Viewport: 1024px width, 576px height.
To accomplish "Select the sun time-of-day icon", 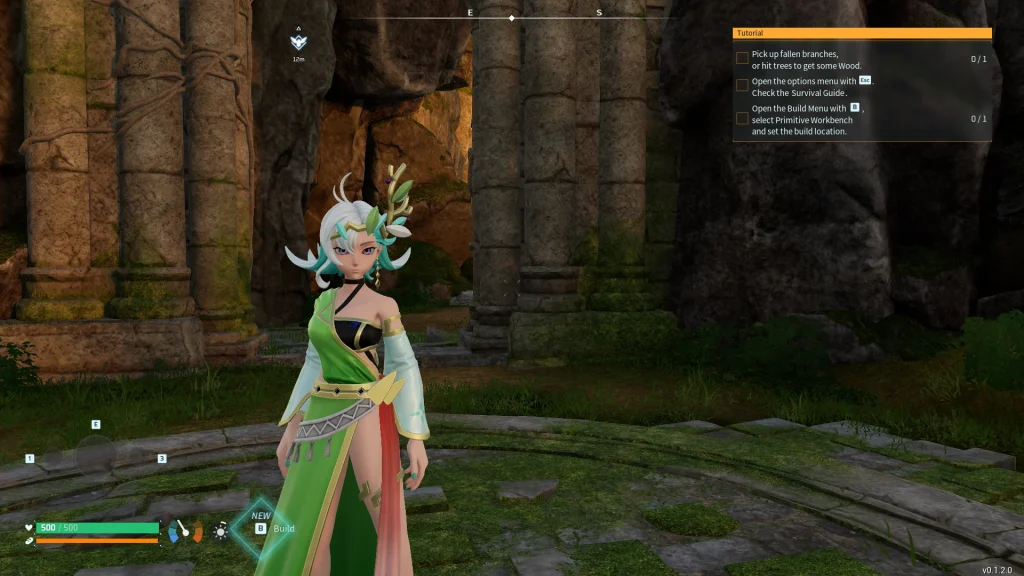I will point(220,530).
